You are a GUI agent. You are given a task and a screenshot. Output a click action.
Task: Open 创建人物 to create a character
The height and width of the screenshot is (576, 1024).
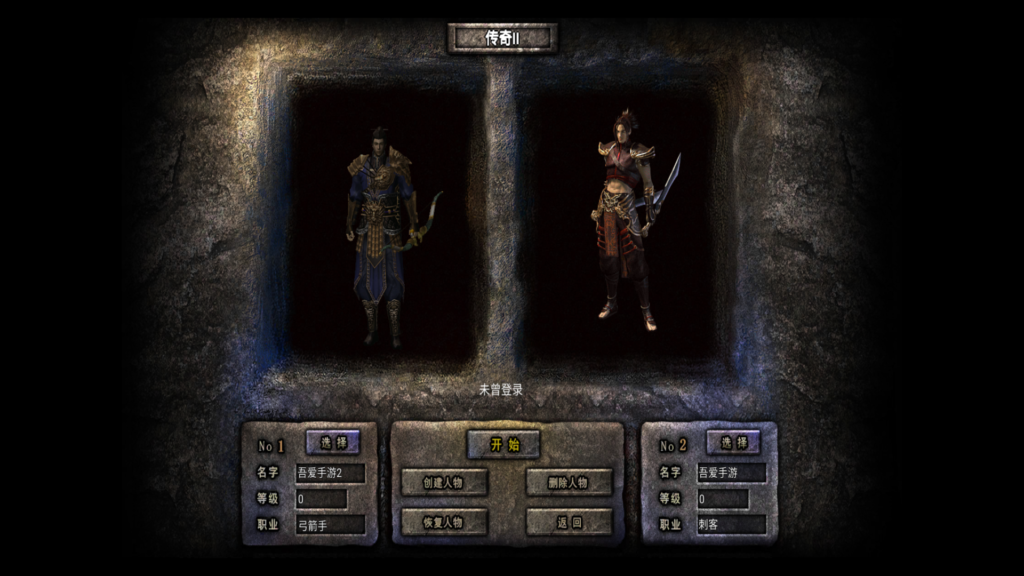point(444,482)
